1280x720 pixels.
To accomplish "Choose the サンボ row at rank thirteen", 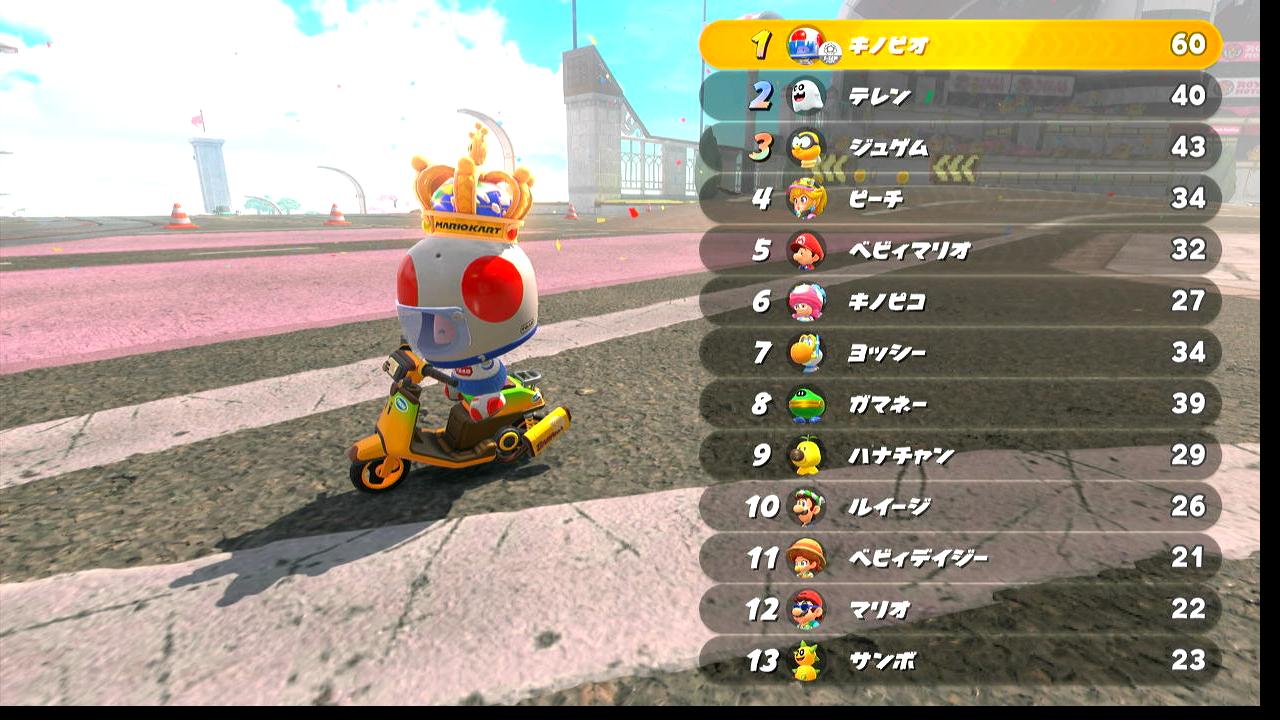I will click(x=960, y=660).
